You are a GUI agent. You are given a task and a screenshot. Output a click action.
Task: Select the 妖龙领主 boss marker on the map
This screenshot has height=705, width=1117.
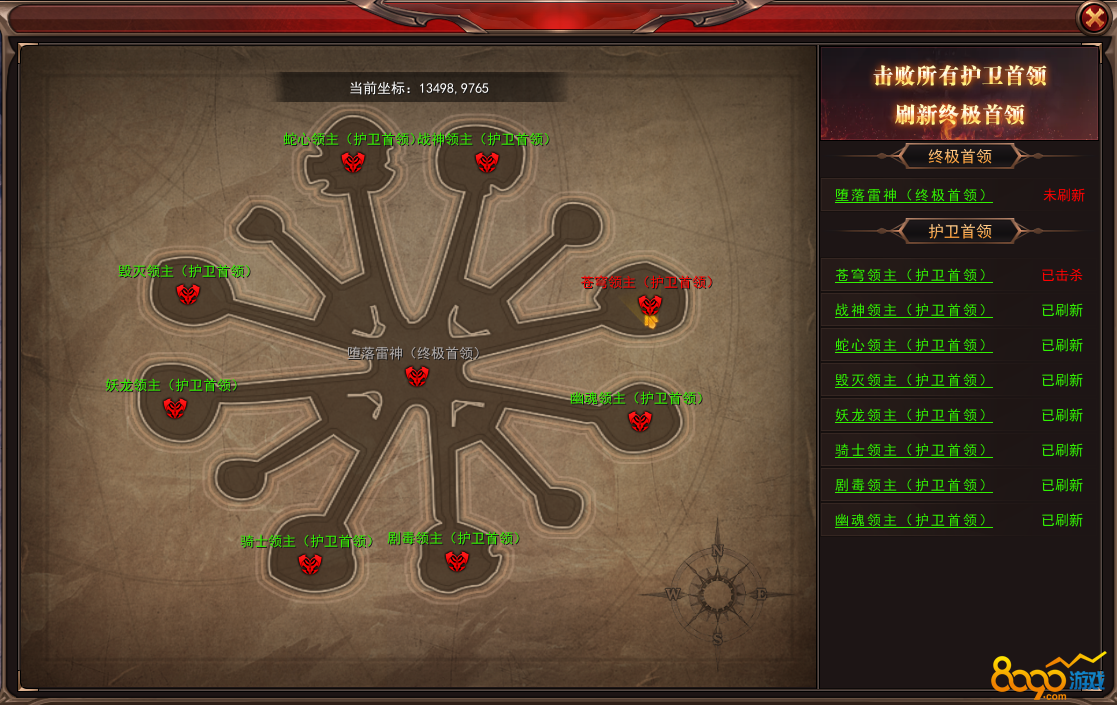click(x=175, y=407)
